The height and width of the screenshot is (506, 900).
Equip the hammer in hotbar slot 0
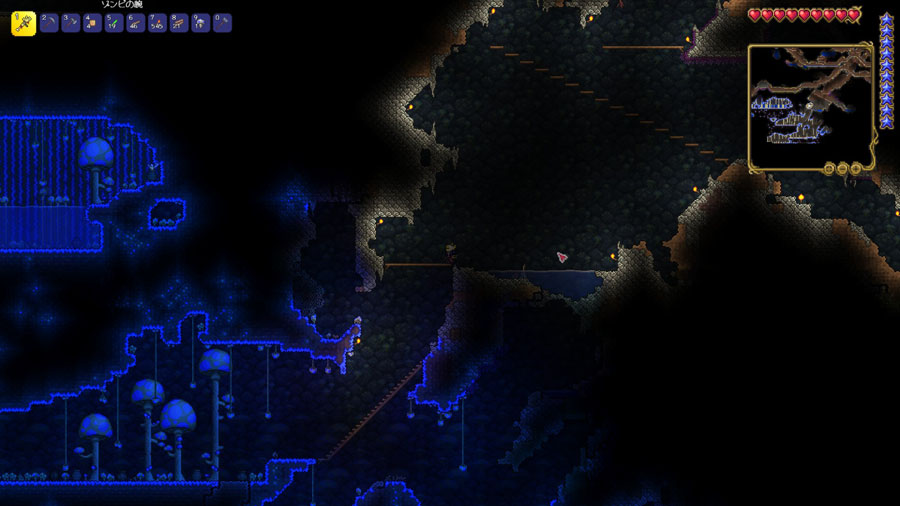click(222, 23)
